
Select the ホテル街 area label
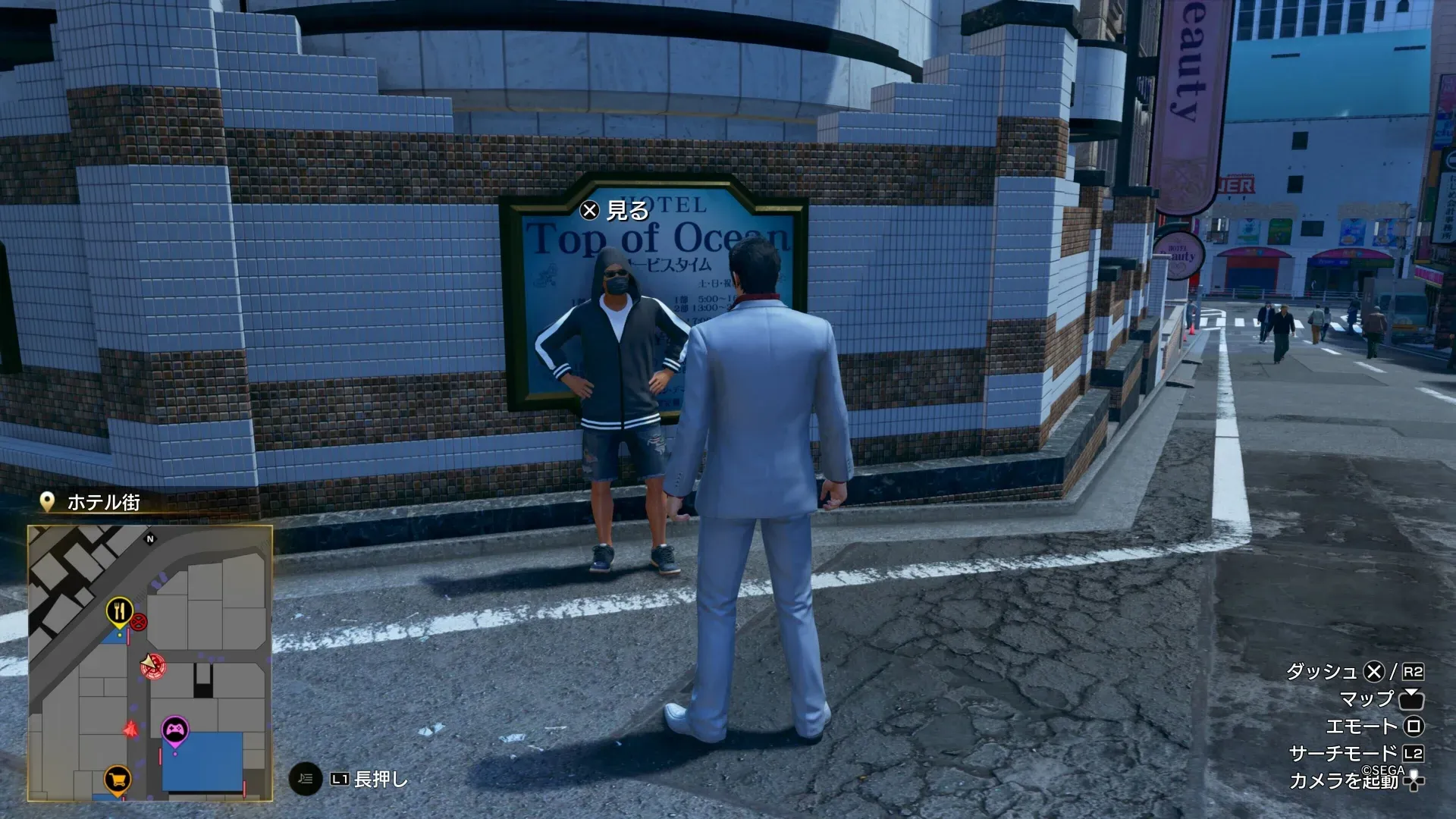pyautogui.click(x=105, y=502)
